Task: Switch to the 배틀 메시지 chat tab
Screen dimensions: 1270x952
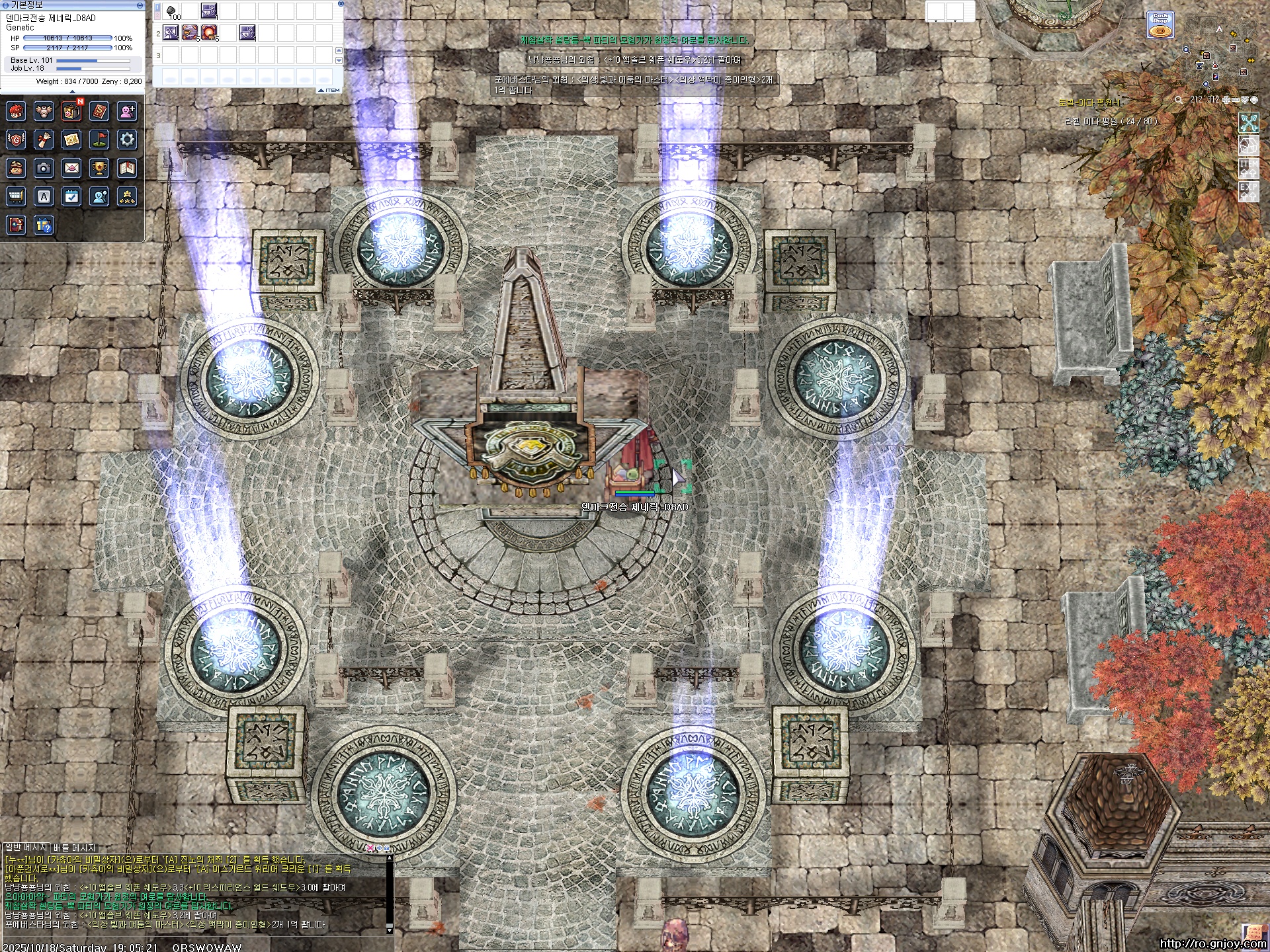Action: [74, 848]
